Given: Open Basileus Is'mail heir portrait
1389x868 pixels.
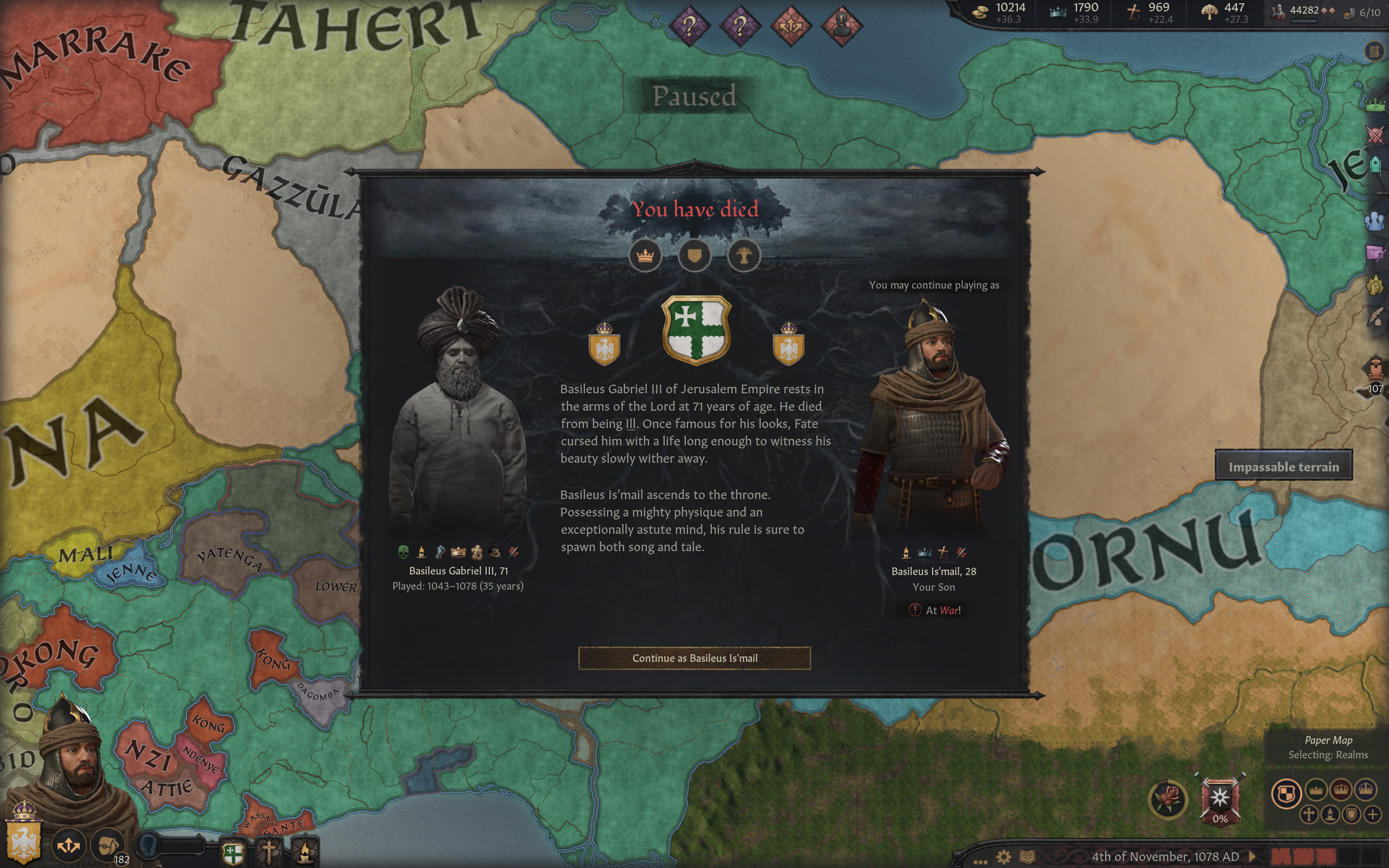Looking at the screenshot, I should point(933,419).
